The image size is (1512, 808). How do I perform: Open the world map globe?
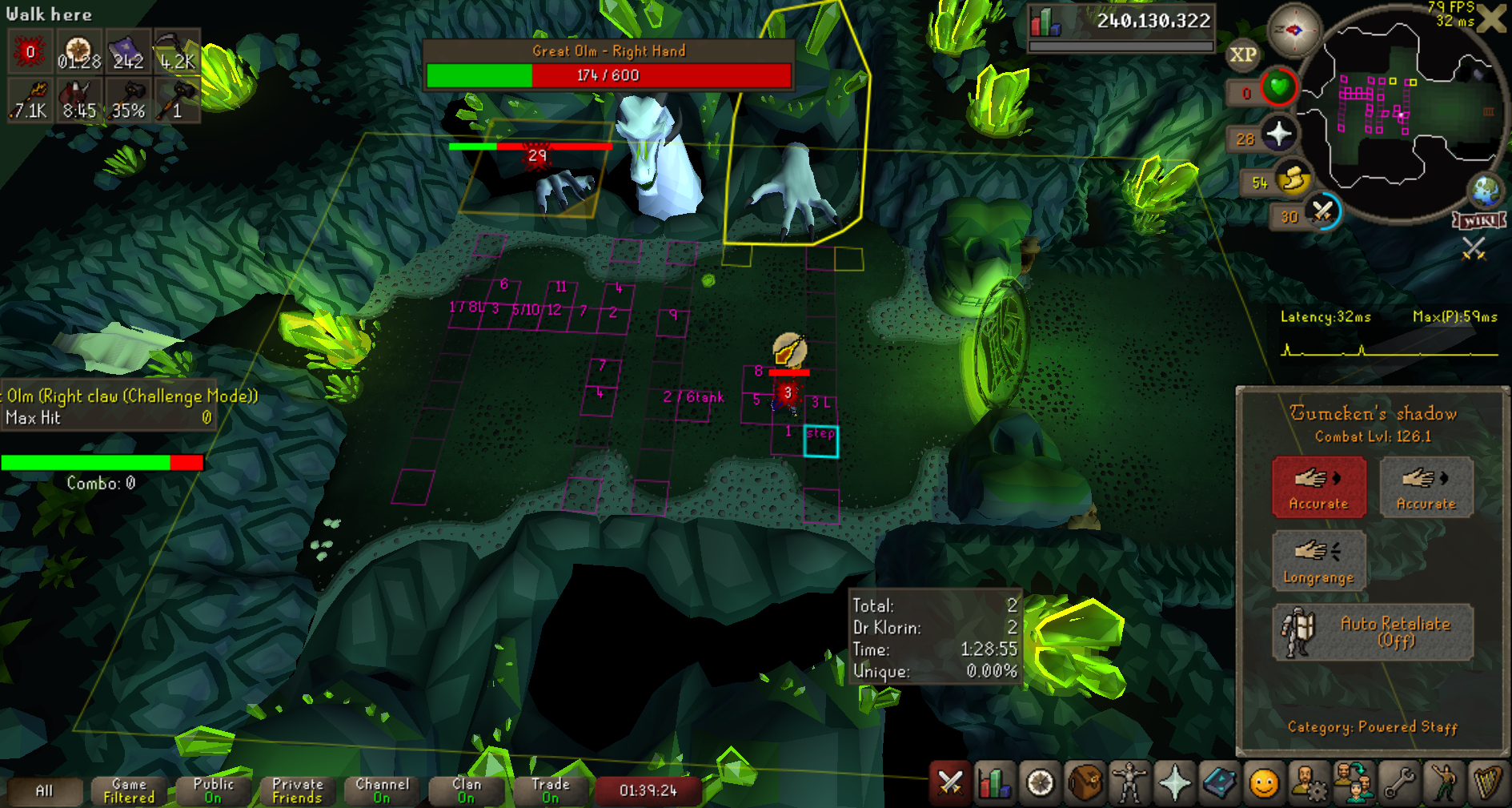(1486, 191)
